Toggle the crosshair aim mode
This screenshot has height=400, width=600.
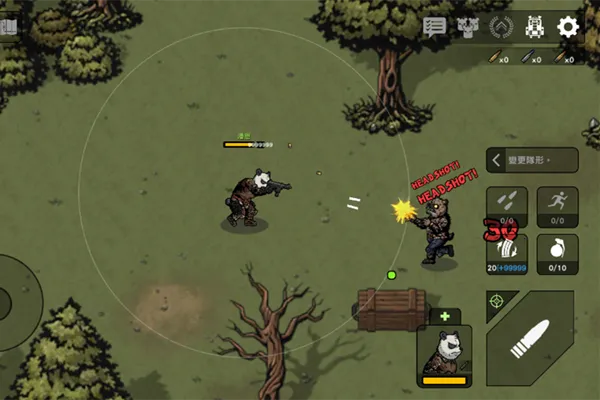(497, 300)
